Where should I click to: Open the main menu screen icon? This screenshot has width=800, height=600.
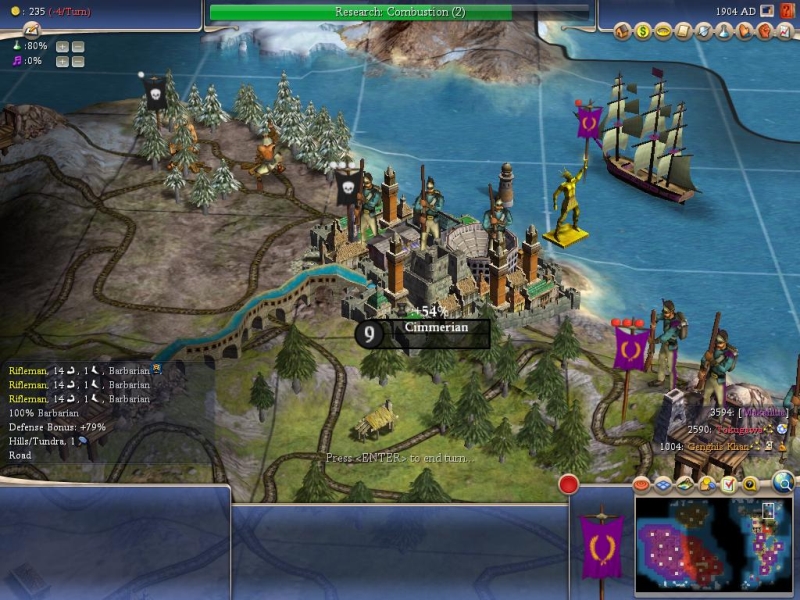tap(765, 11)
